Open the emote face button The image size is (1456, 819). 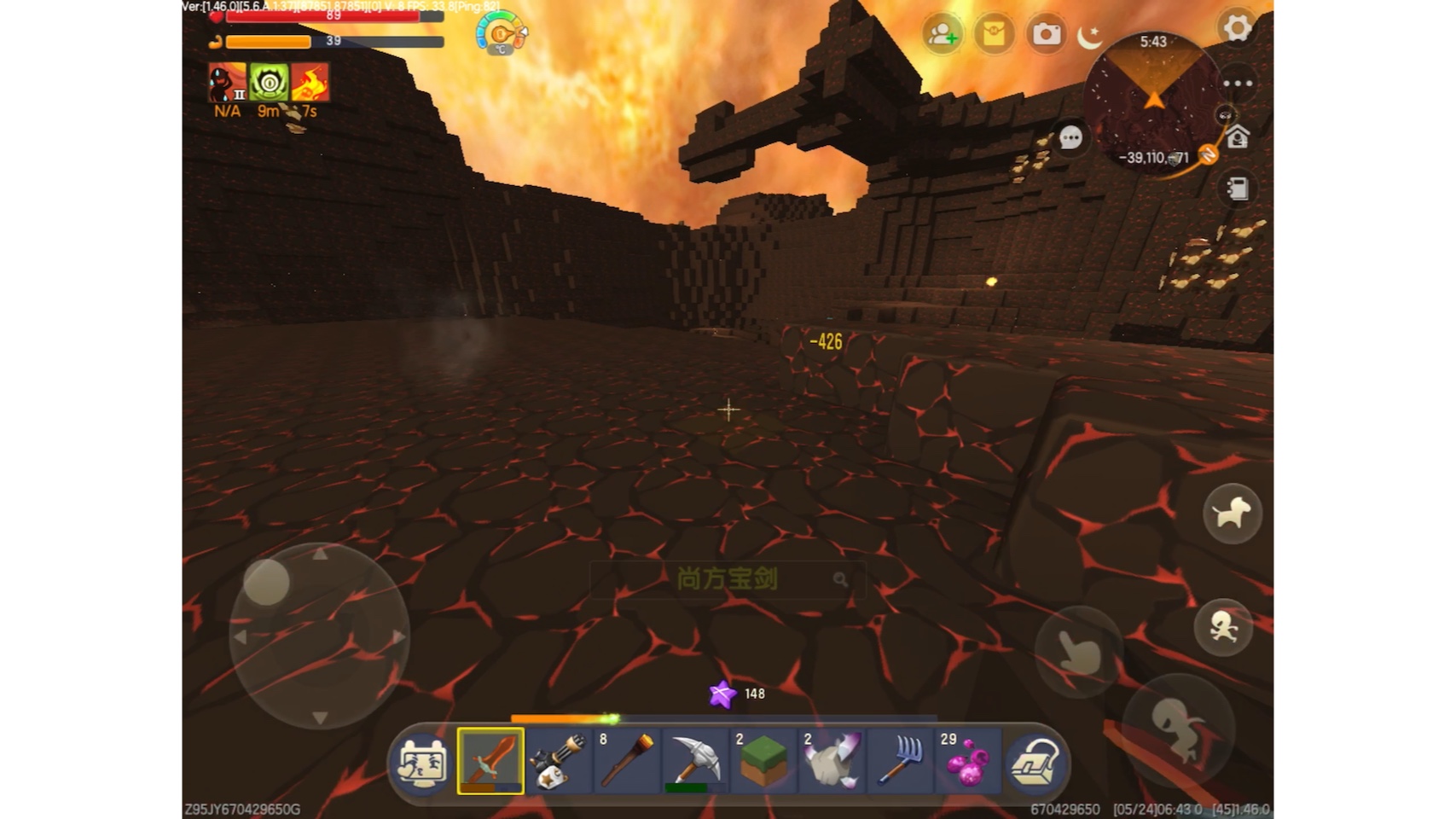pyautogui.click(x=423, y=761)
